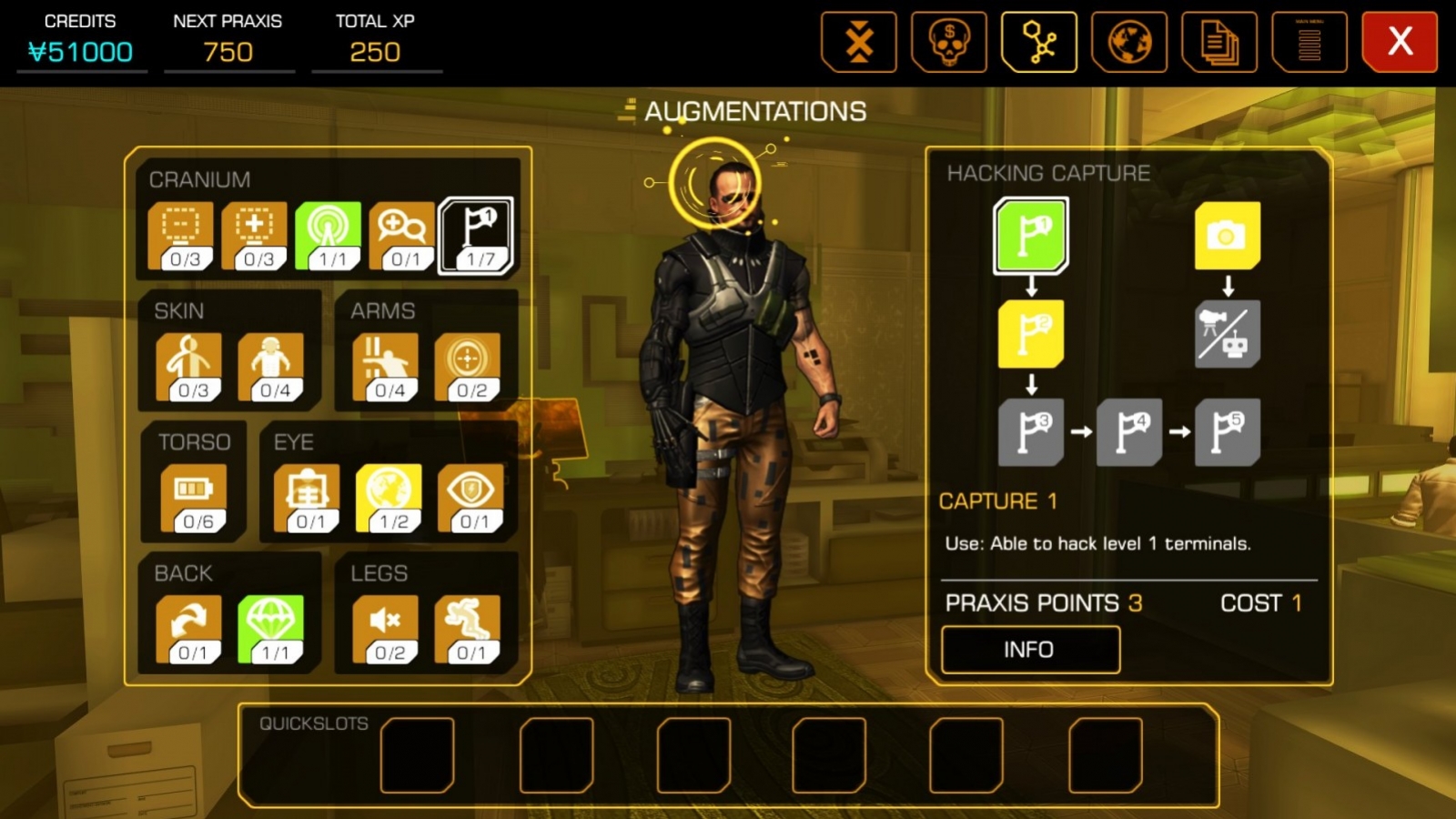View documents via the papers icon
The width and height of the screenshot is (1456, 819).
1219,42
